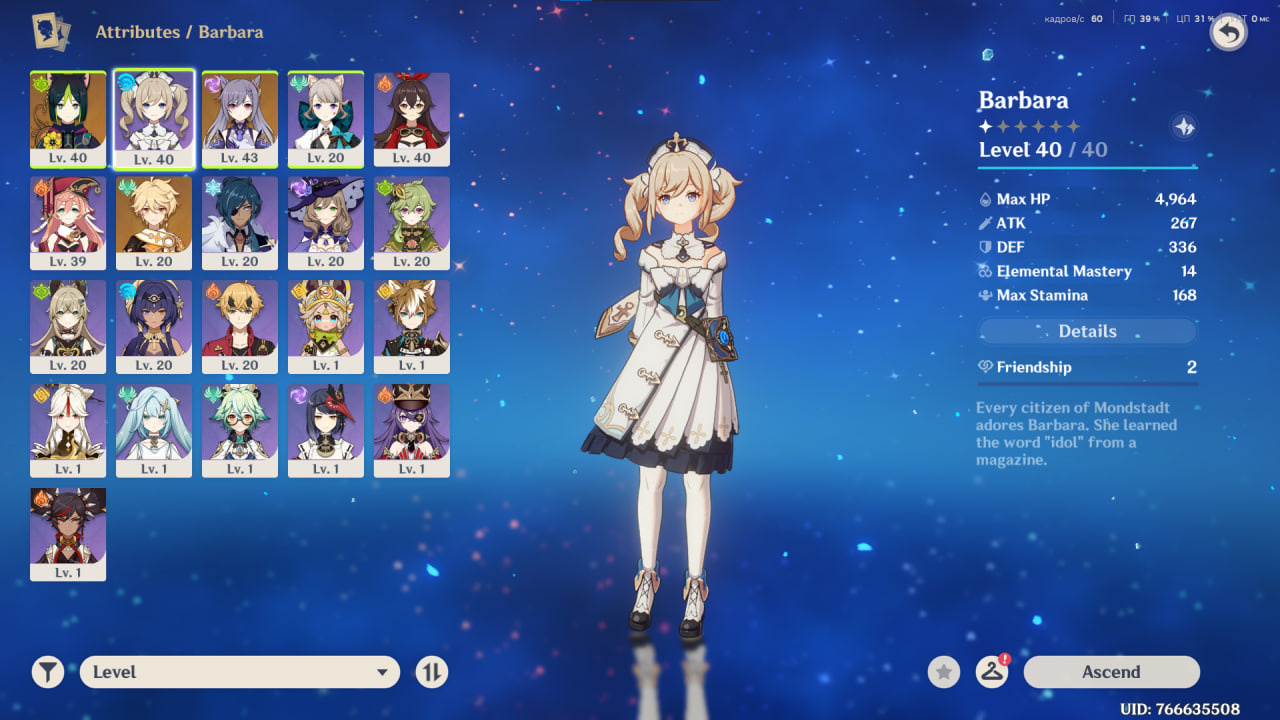Choose Keqing at Lv. 43
1280x720 pixels.
point(240,118)
